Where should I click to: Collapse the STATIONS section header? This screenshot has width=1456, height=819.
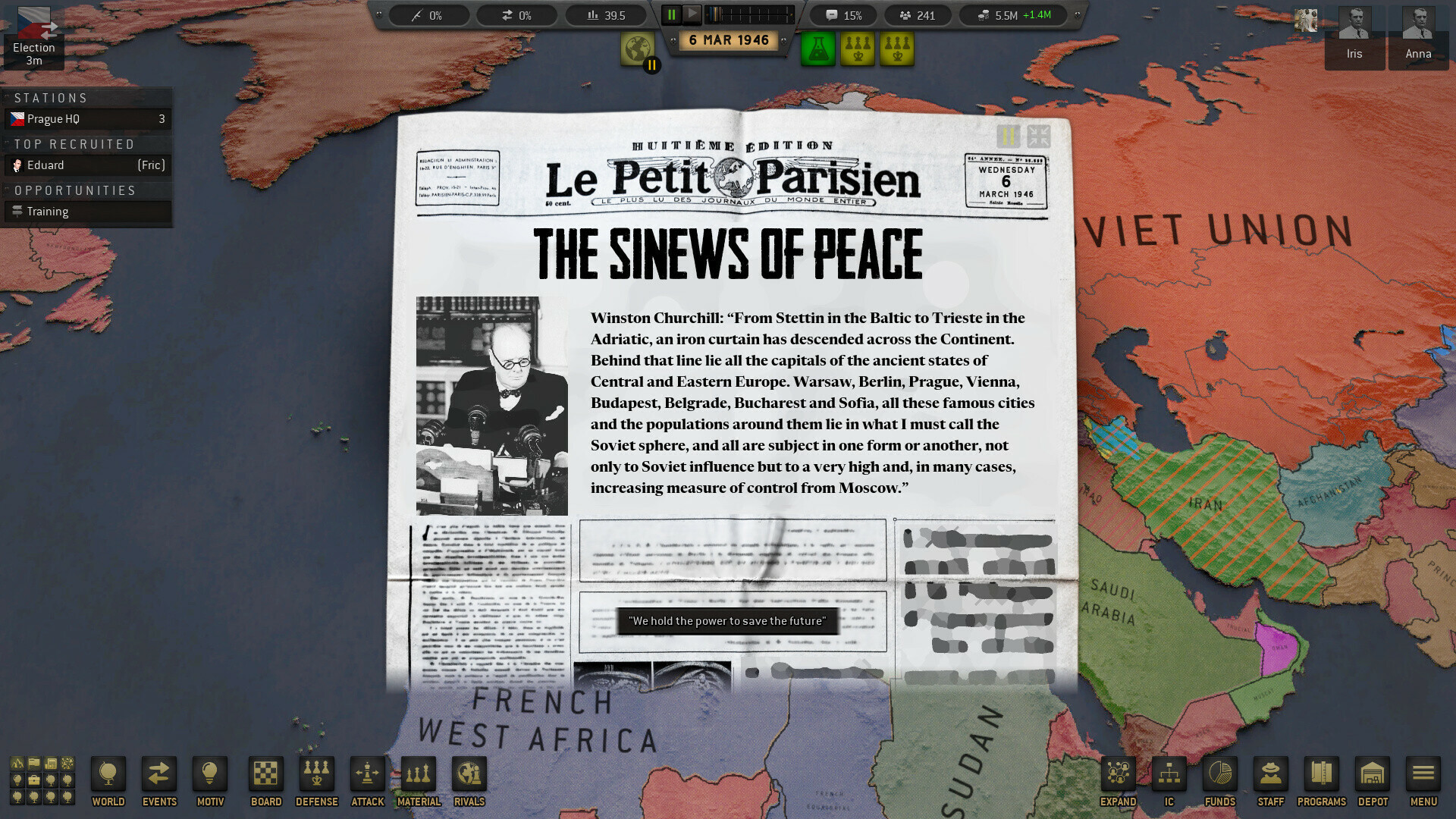(x=53, y=97)
